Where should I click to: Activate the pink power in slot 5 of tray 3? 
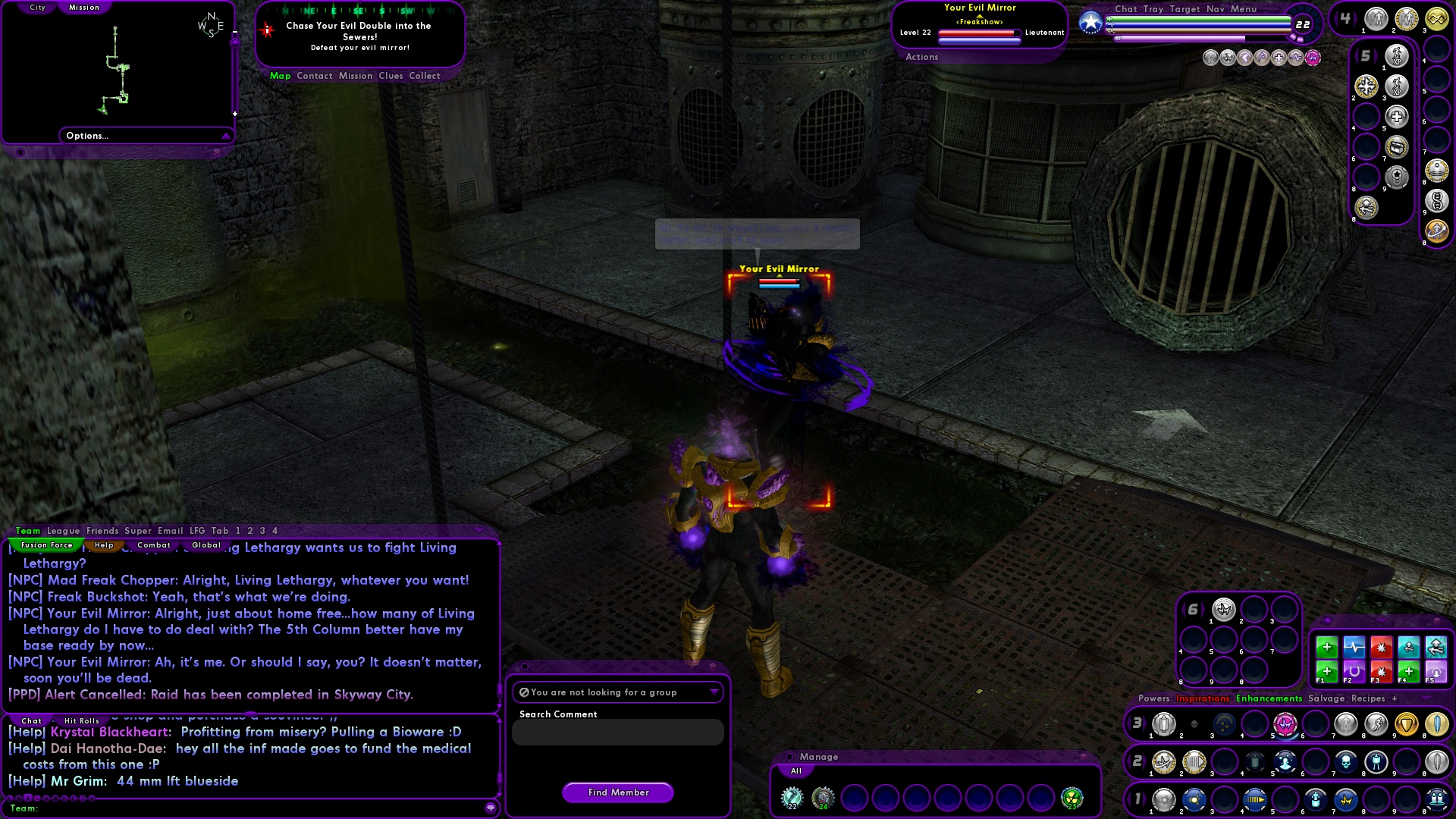[x=1284, y=724]
